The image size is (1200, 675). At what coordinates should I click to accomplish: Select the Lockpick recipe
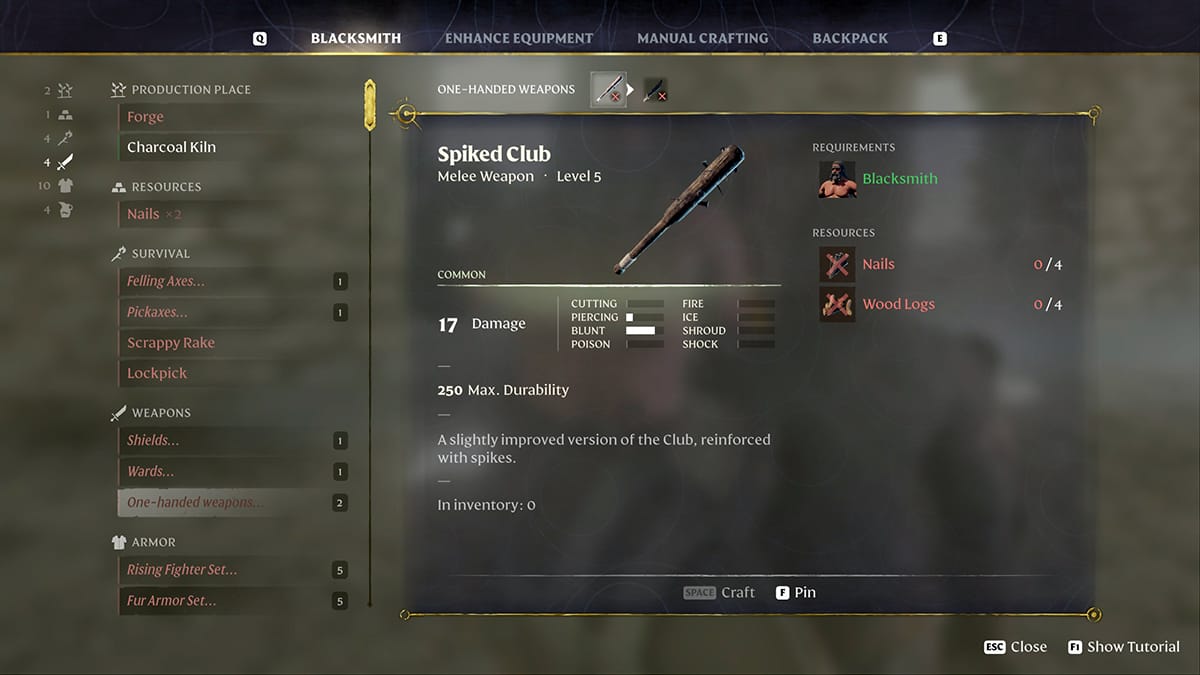(x=157, y=373)
